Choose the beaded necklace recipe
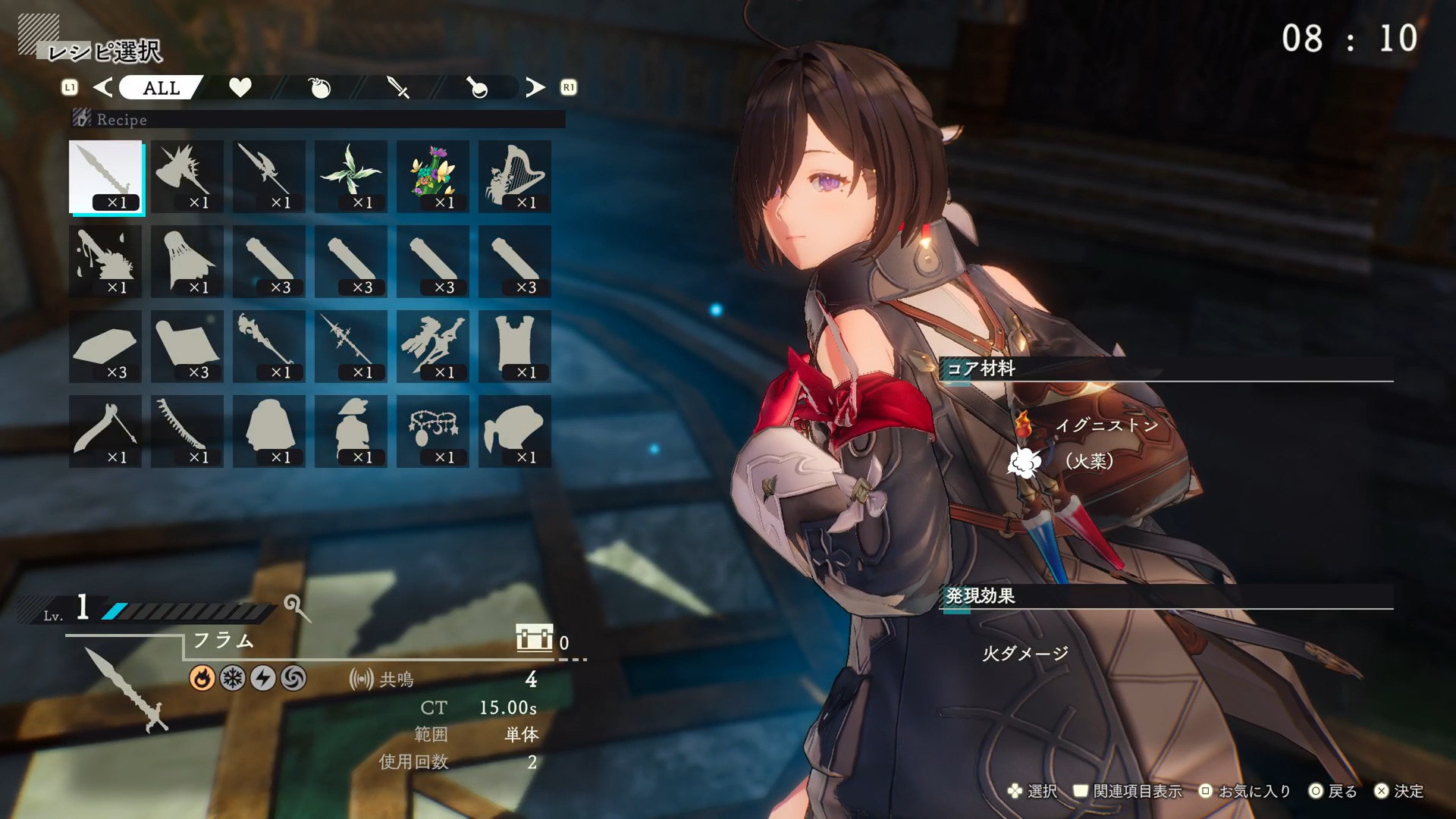The width and height of the screenshot is (1456, 819). pyautogui.click(x=433, y=431)
